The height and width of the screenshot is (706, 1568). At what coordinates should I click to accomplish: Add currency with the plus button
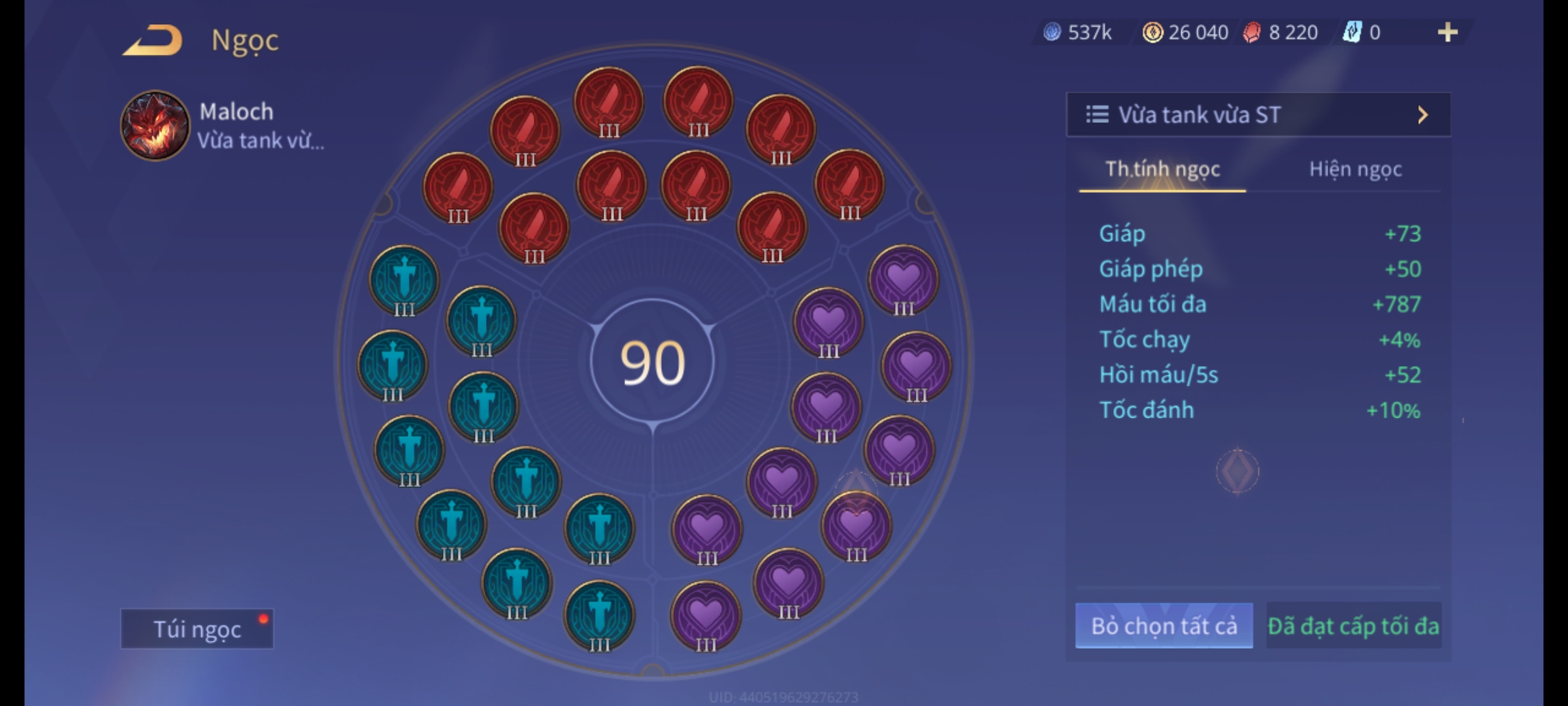click(x=1447, y=32)
